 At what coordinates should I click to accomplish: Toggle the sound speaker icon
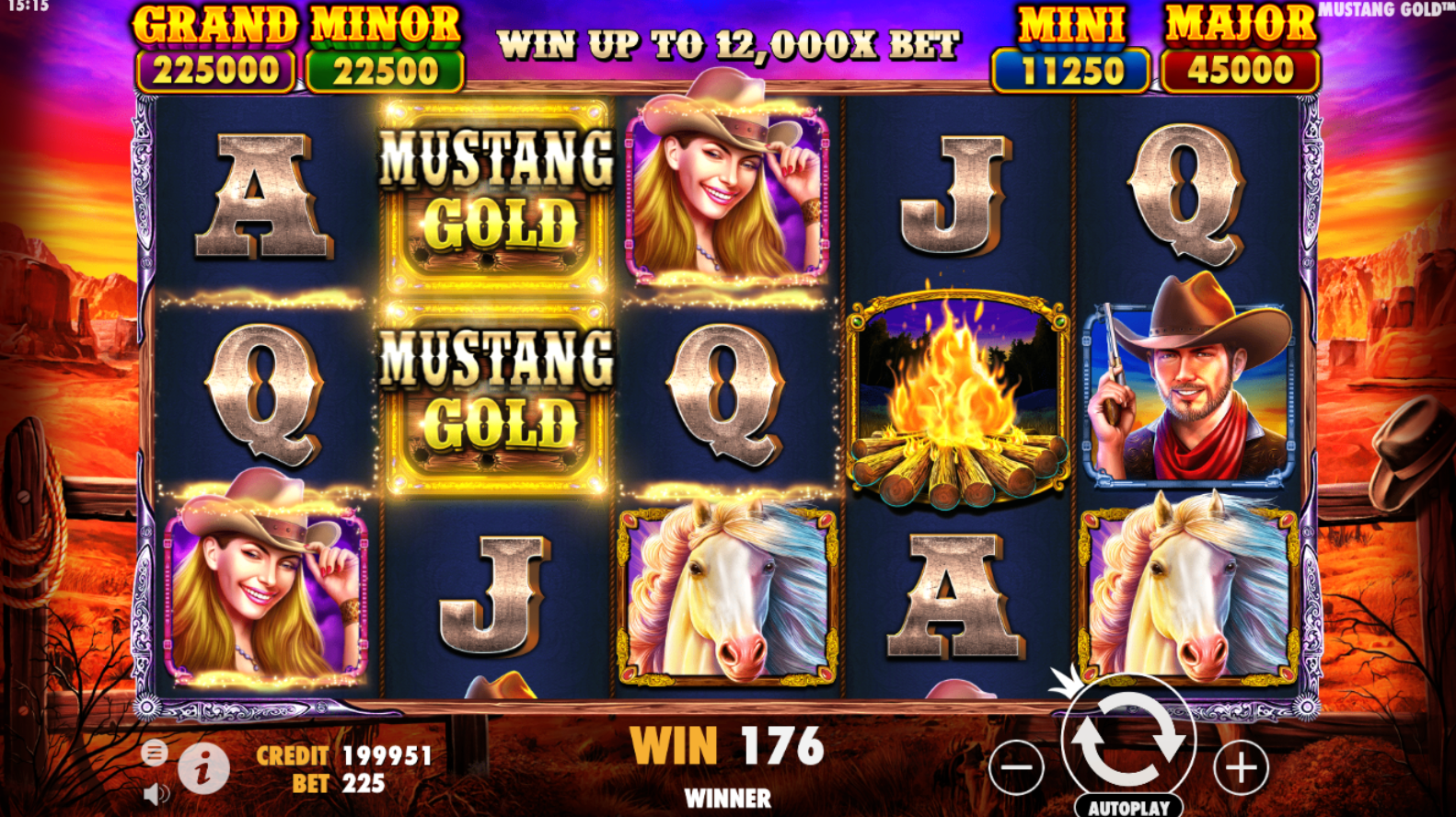156,793
